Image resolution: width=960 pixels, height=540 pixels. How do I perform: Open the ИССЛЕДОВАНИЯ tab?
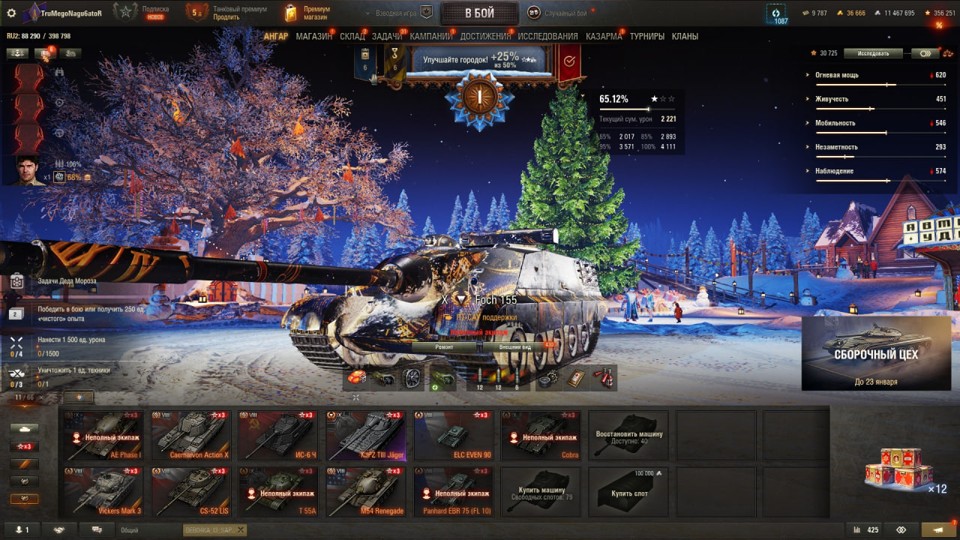pyautogui.click(x=548, y=36)
